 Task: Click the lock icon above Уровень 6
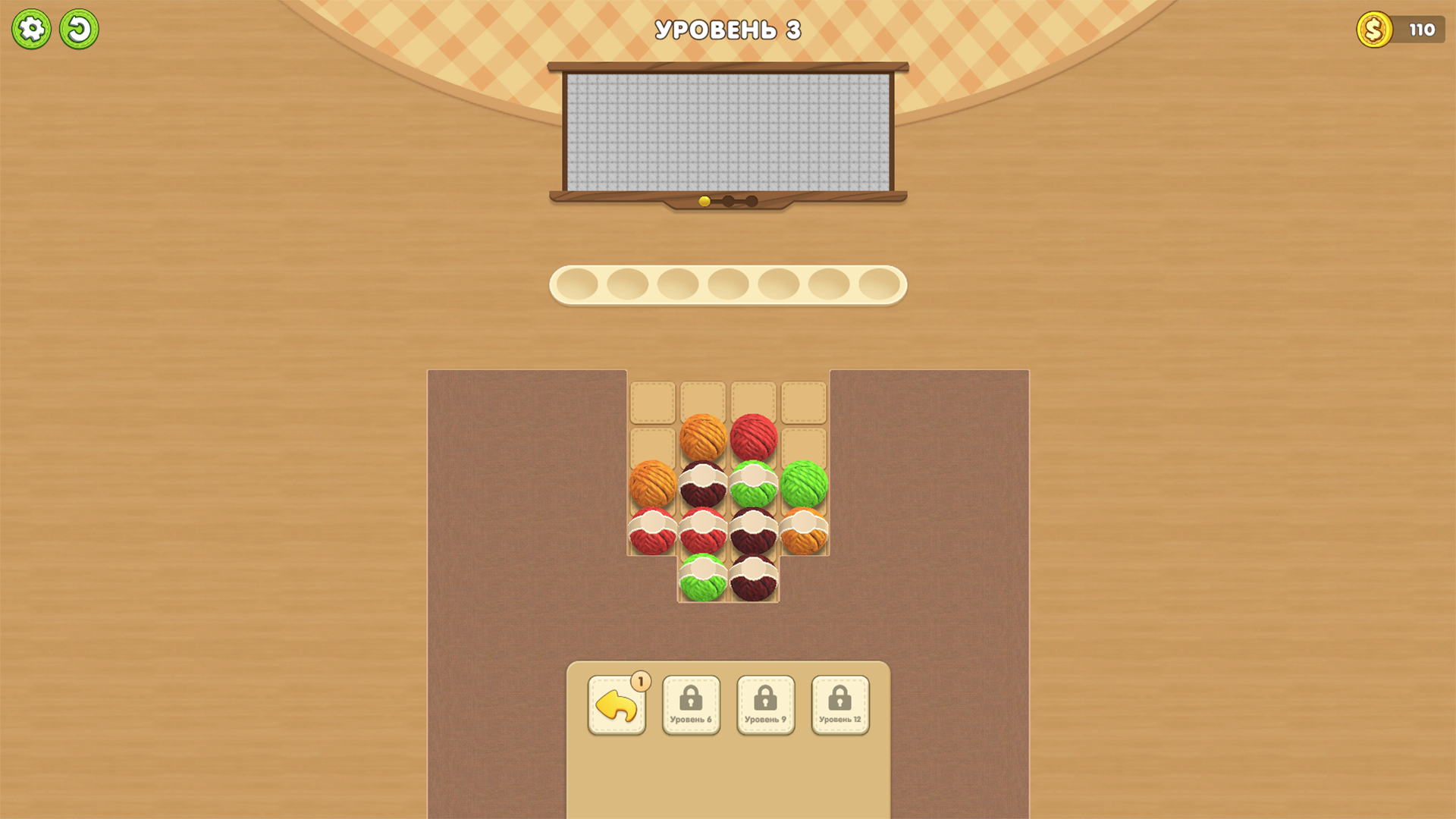(x=691, y=698)
